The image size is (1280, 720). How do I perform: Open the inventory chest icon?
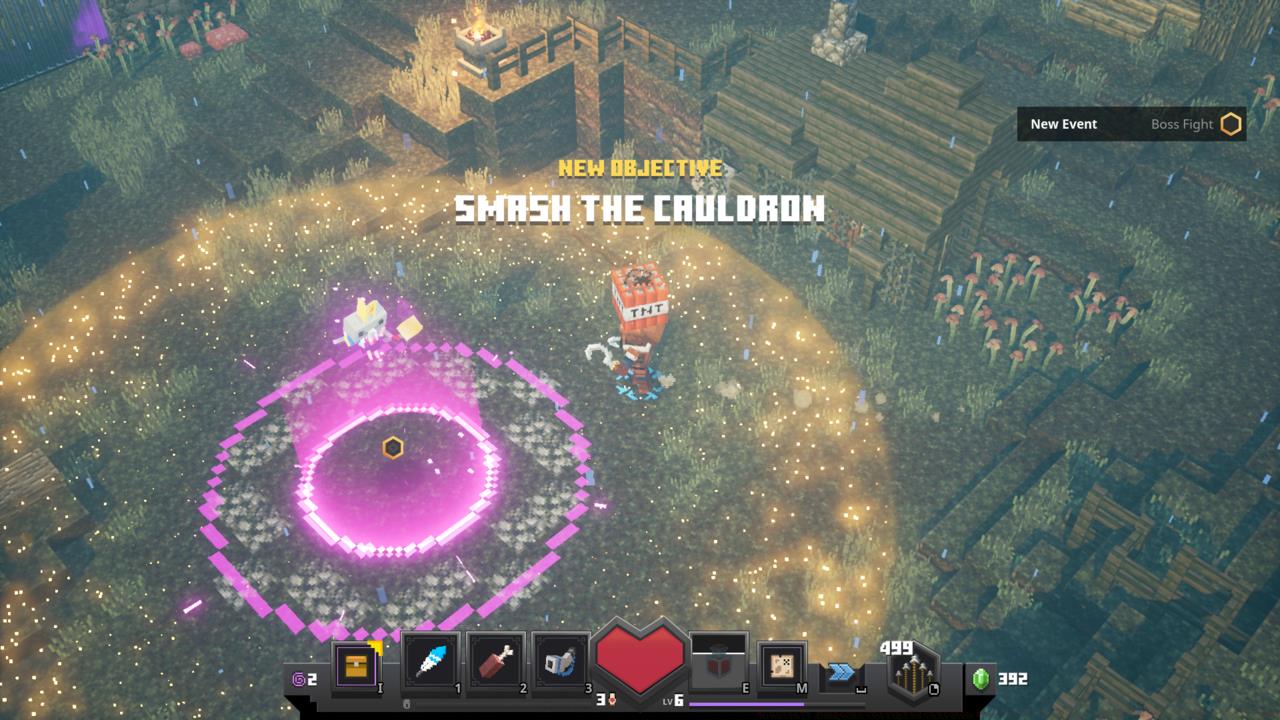pos(356,664)
